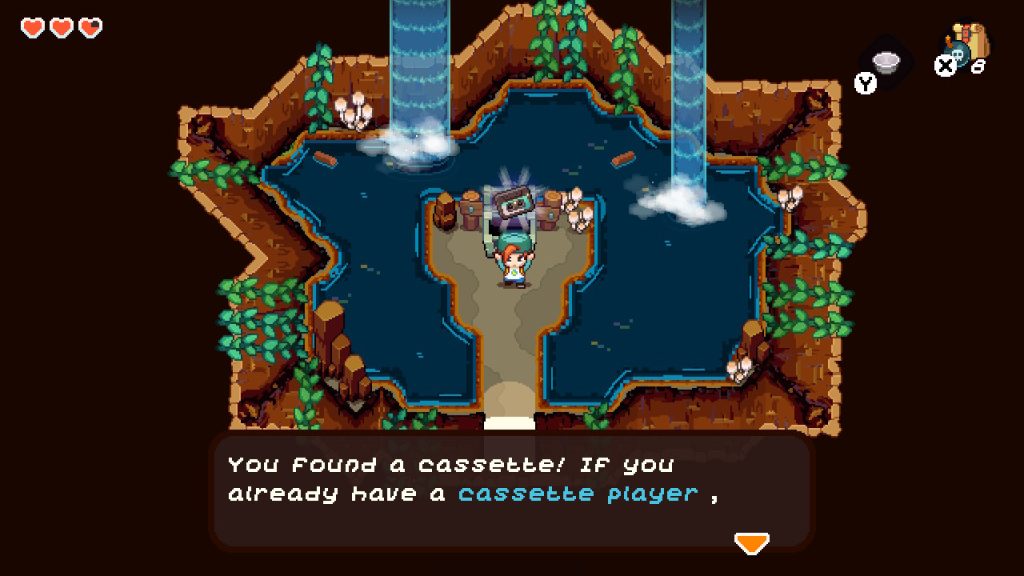The height and width of the screenshot is (576, 1024).
Task: Select the bowl item slot
Action: (885, 63)
